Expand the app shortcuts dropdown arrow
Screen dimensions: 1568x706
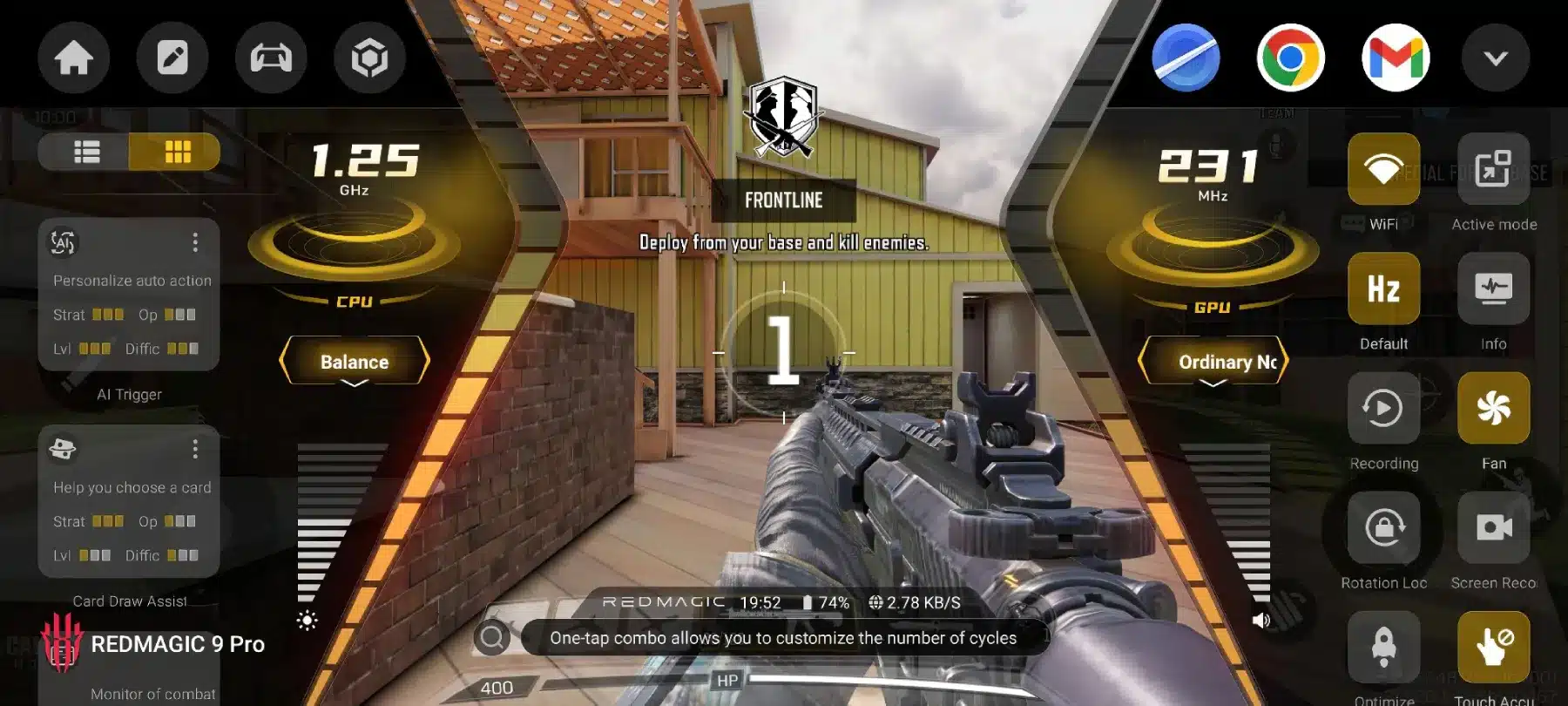(1495, 58)
